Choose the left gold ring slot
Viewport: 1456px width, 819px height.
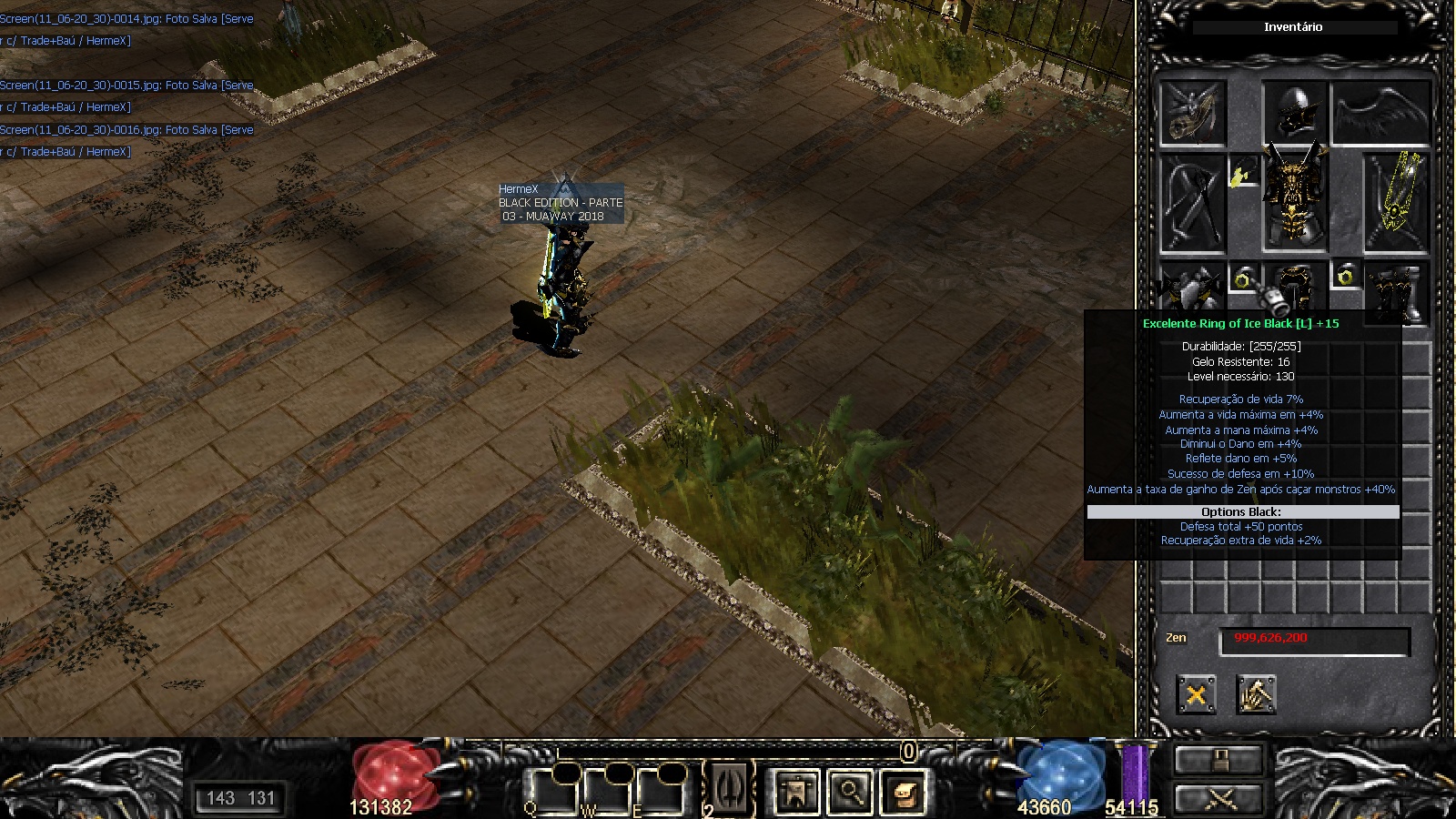tap(1243, 278)
